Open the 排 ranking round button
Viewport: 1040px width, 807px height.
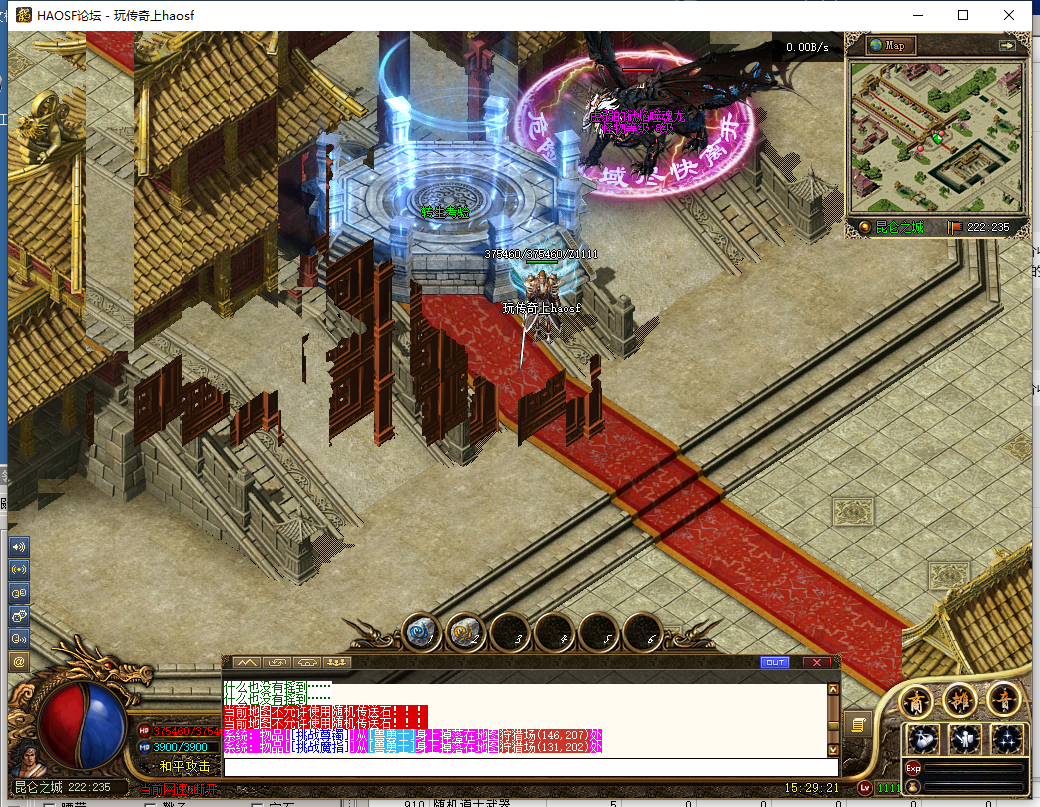coord(960,699)
